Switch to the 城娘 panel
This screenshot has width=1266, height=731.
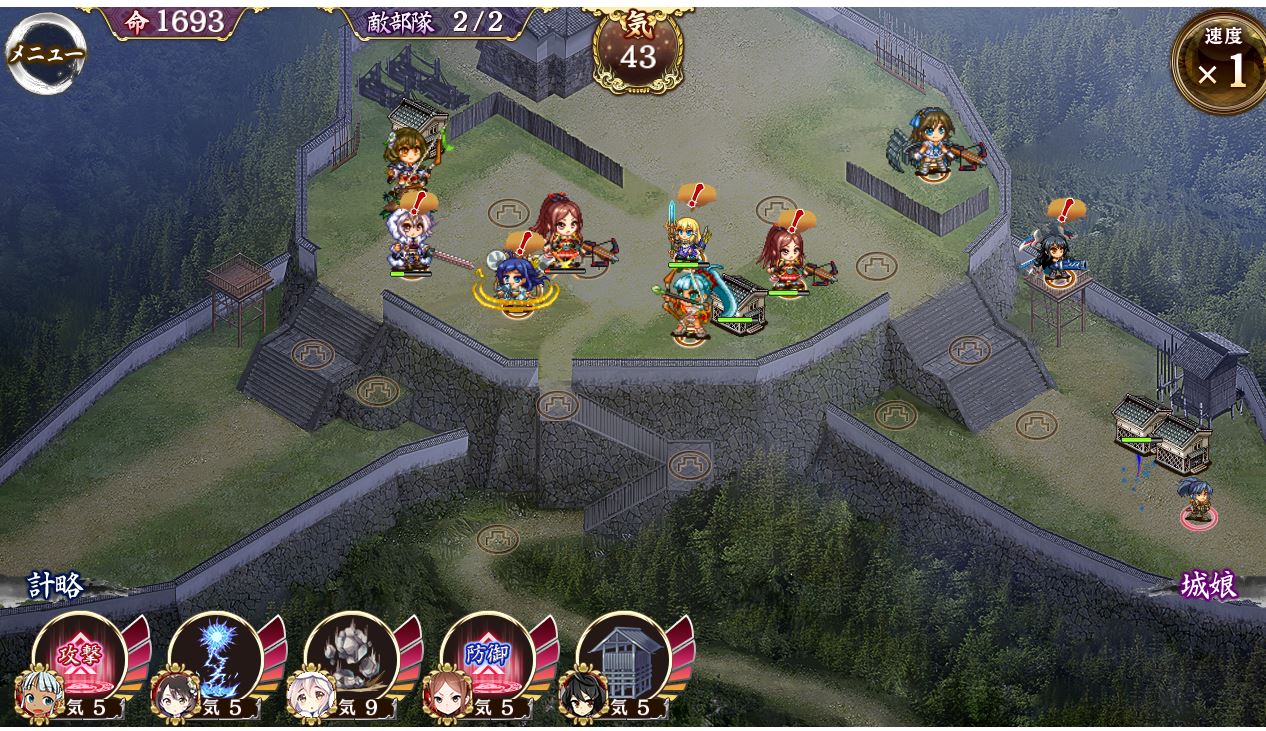pos(1208,586)
